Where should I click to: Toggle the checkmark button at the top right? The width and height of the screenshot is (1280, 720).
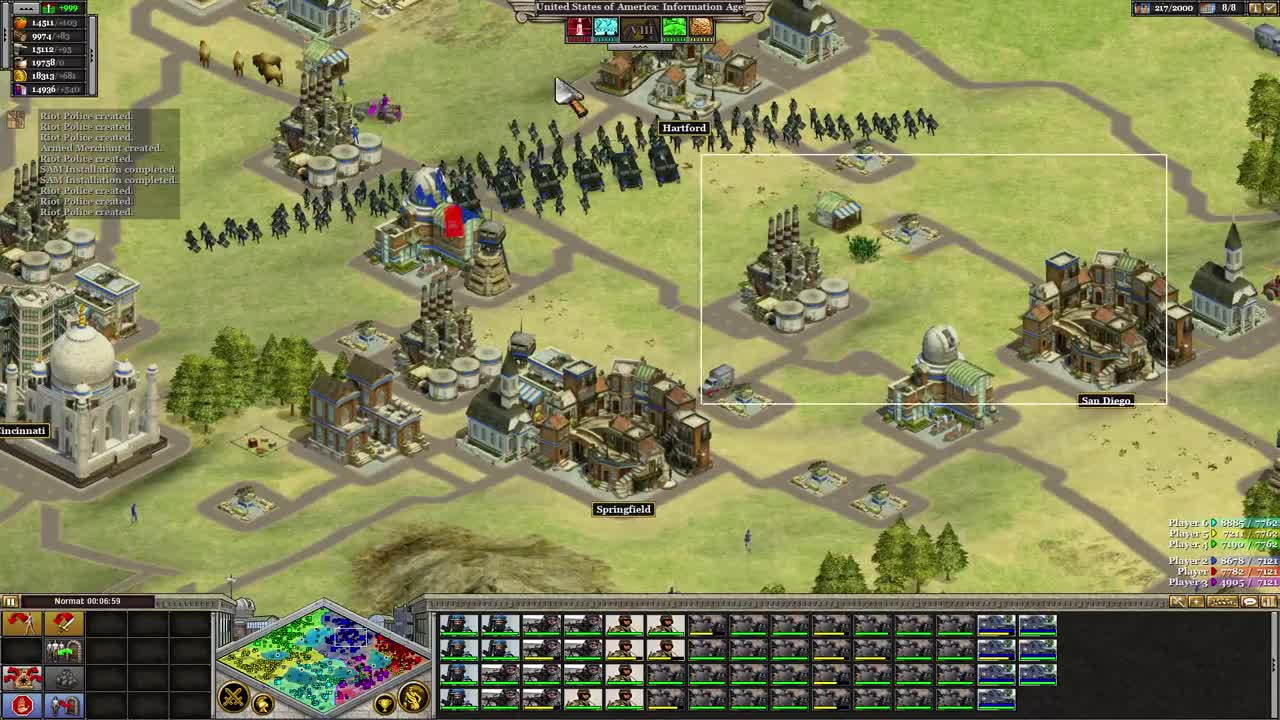[1270, 9]
